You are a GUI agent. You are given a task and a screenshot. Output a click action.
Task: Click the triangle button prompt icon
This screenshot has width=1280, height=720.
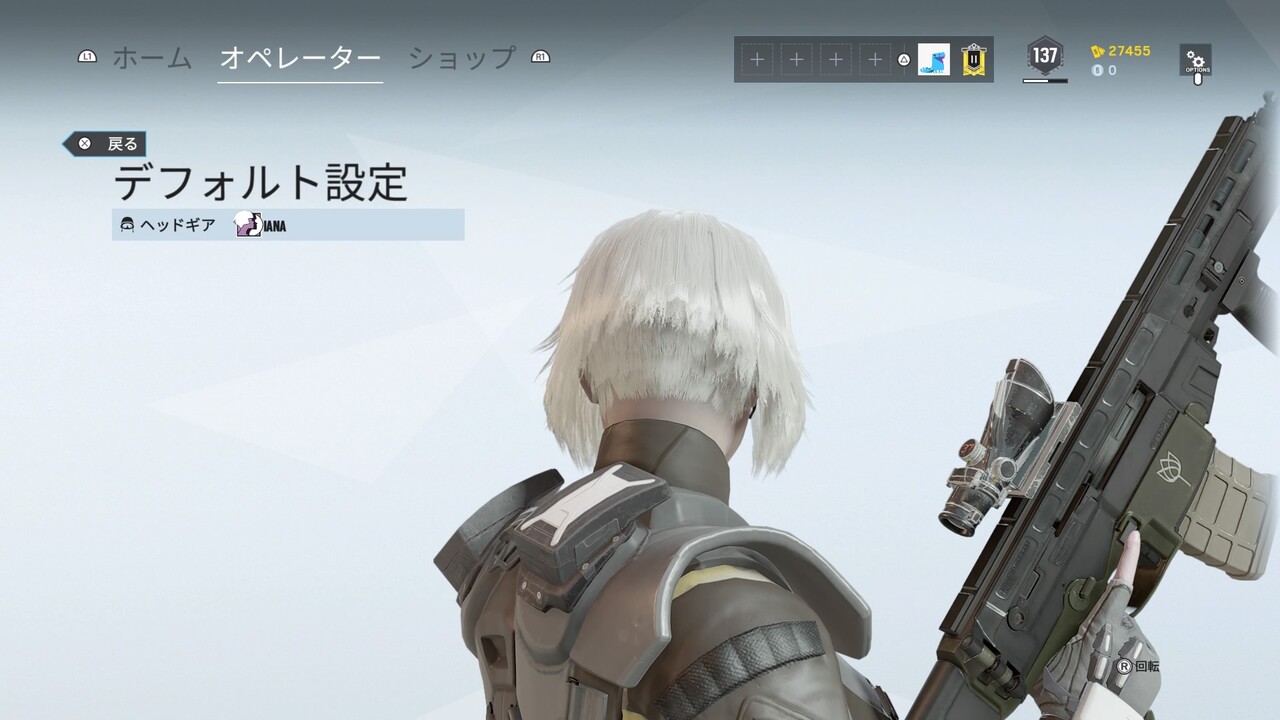click(905, 60)
